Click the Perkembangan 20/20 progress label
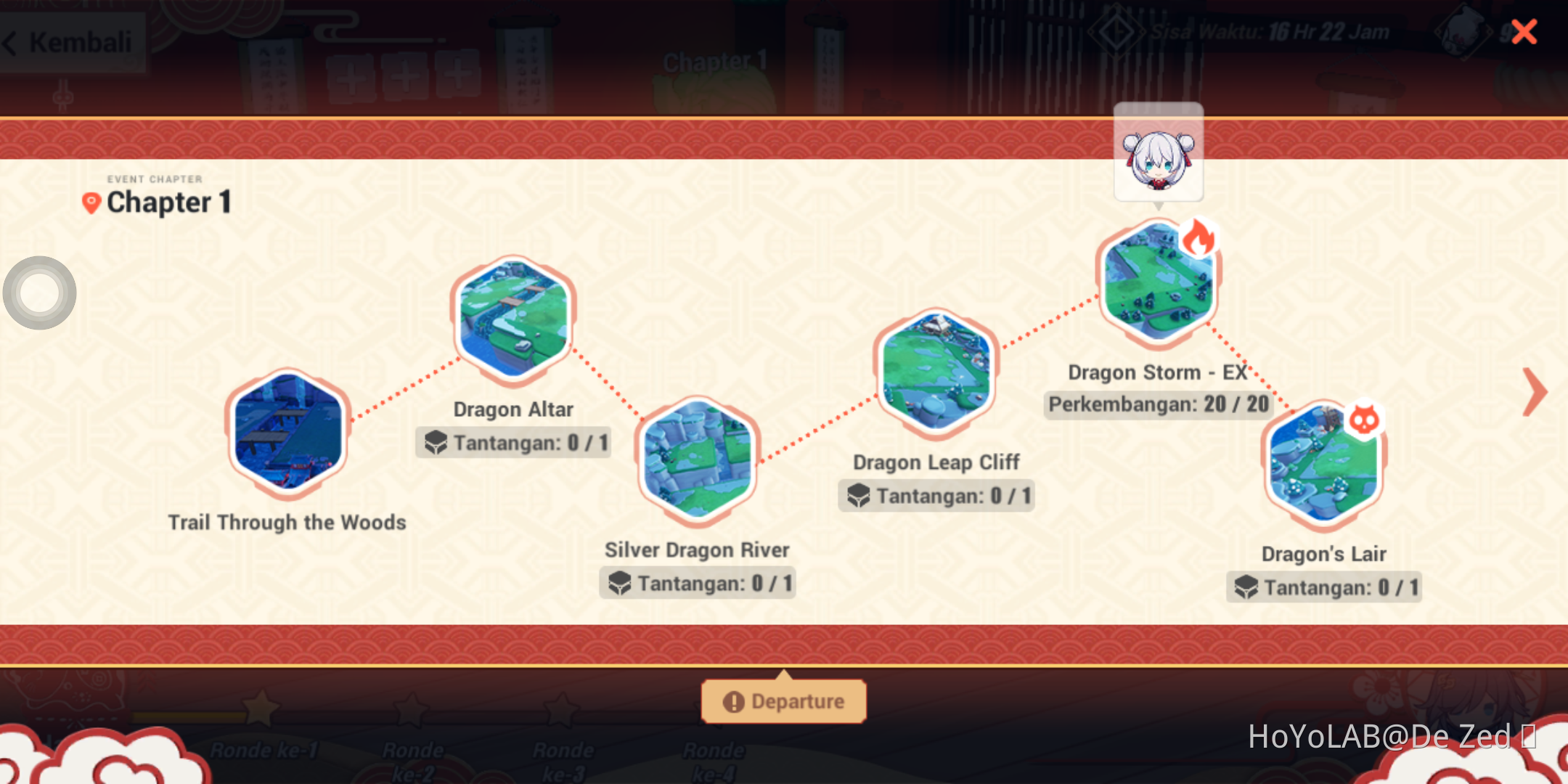The height and width of the screenshot is (784, 1568). coord(1157,404)
